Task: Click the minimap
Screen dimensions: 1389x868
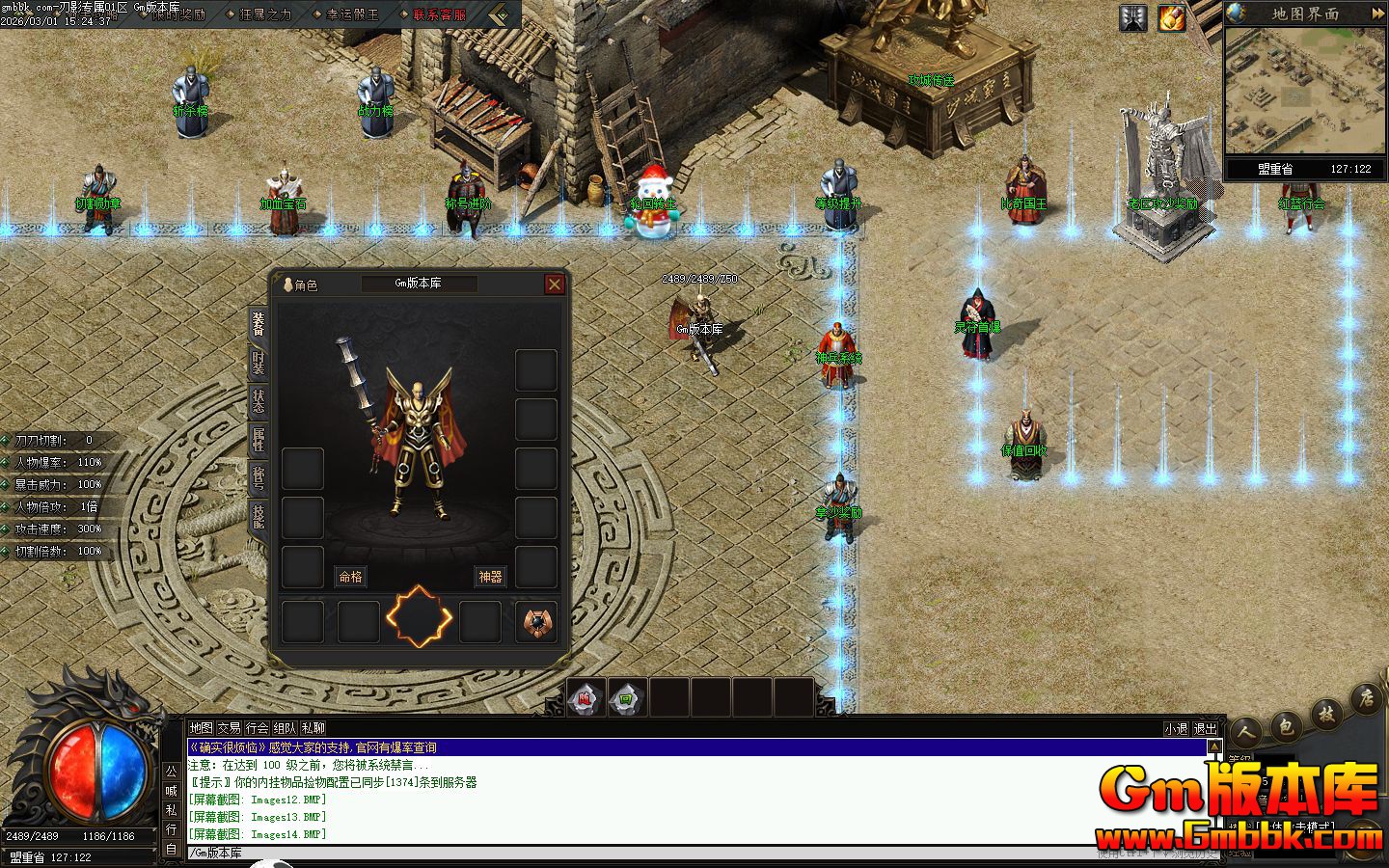Action: click(x=1304, y=92)
